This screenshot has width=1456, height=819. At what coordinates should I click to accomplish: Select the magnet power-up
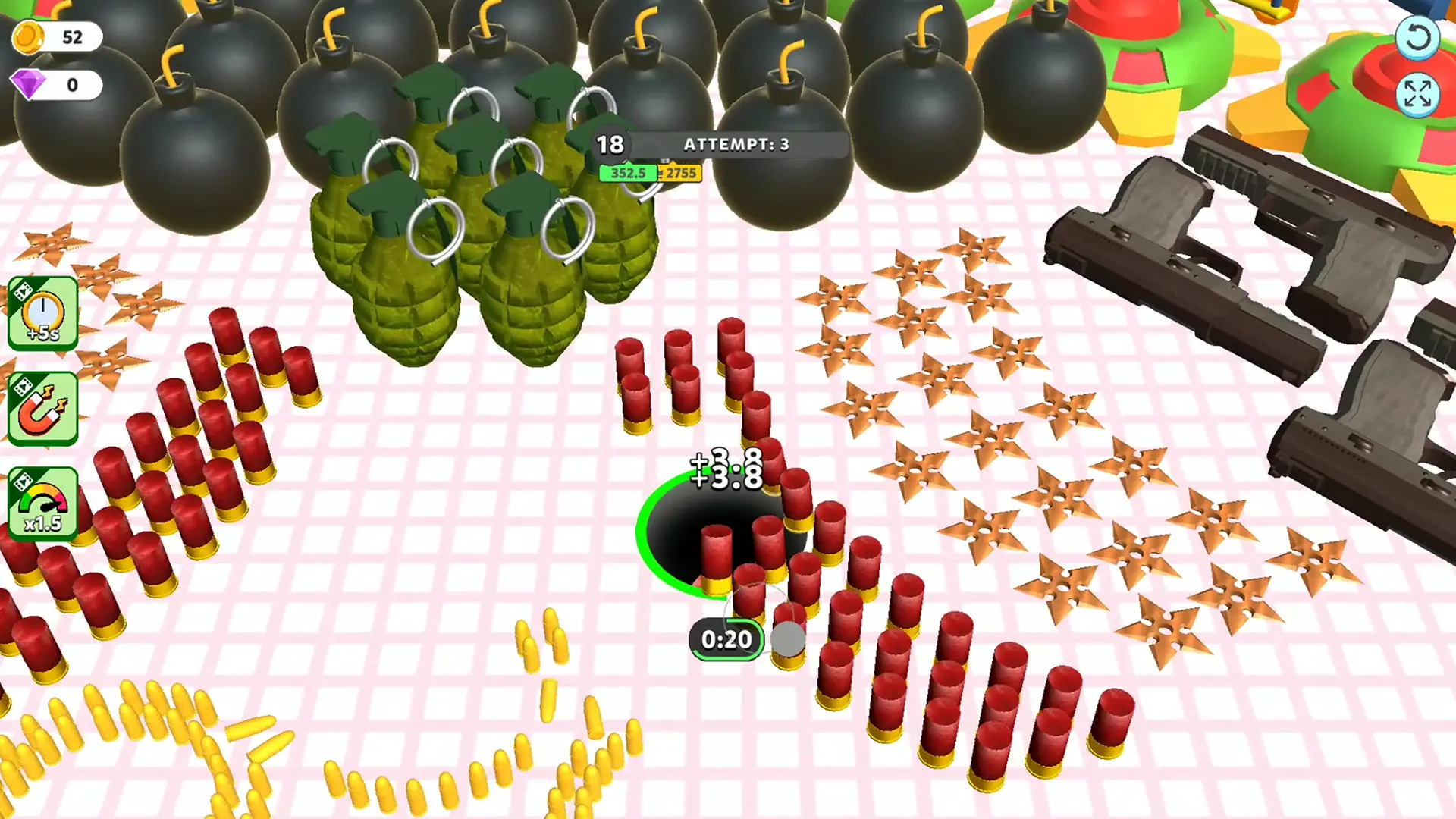tap(43, 408)
